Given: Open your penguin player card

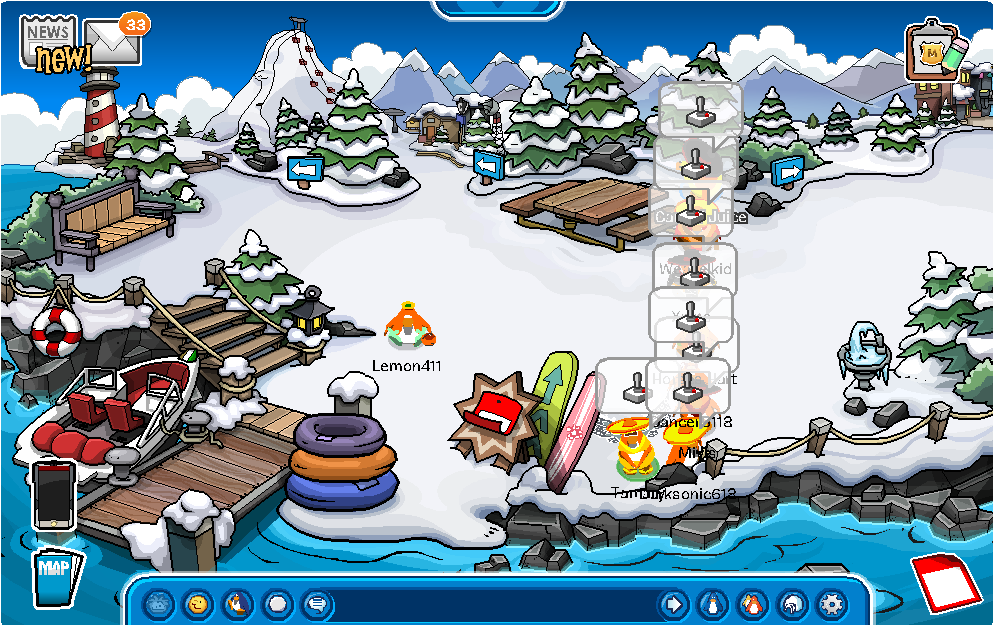Looking at the screenshot, I should coord(713,604).
